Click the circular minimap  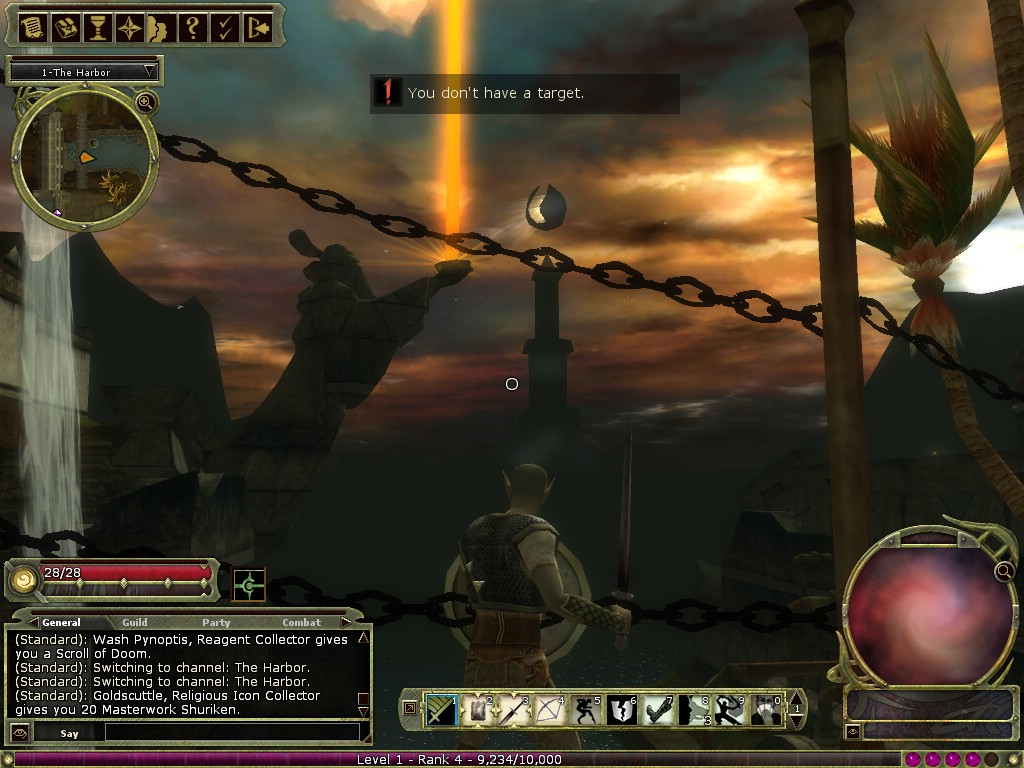[x=84, y=155]
